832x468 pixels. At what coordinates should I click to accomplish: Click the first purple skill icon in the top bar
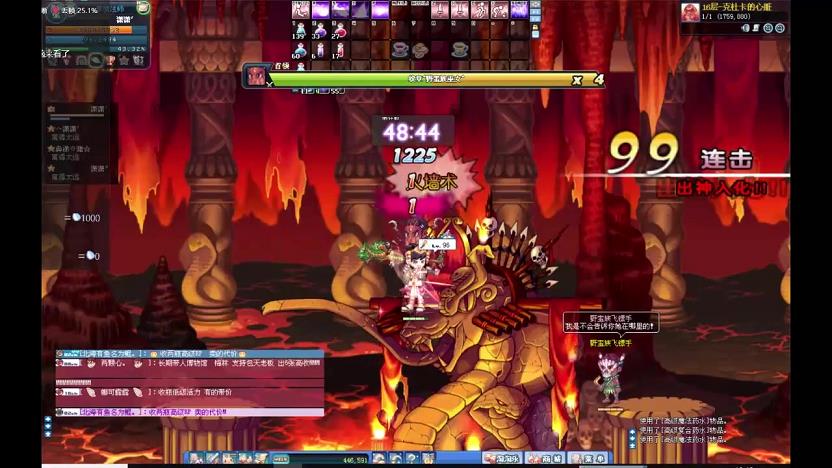pos(321,10)
